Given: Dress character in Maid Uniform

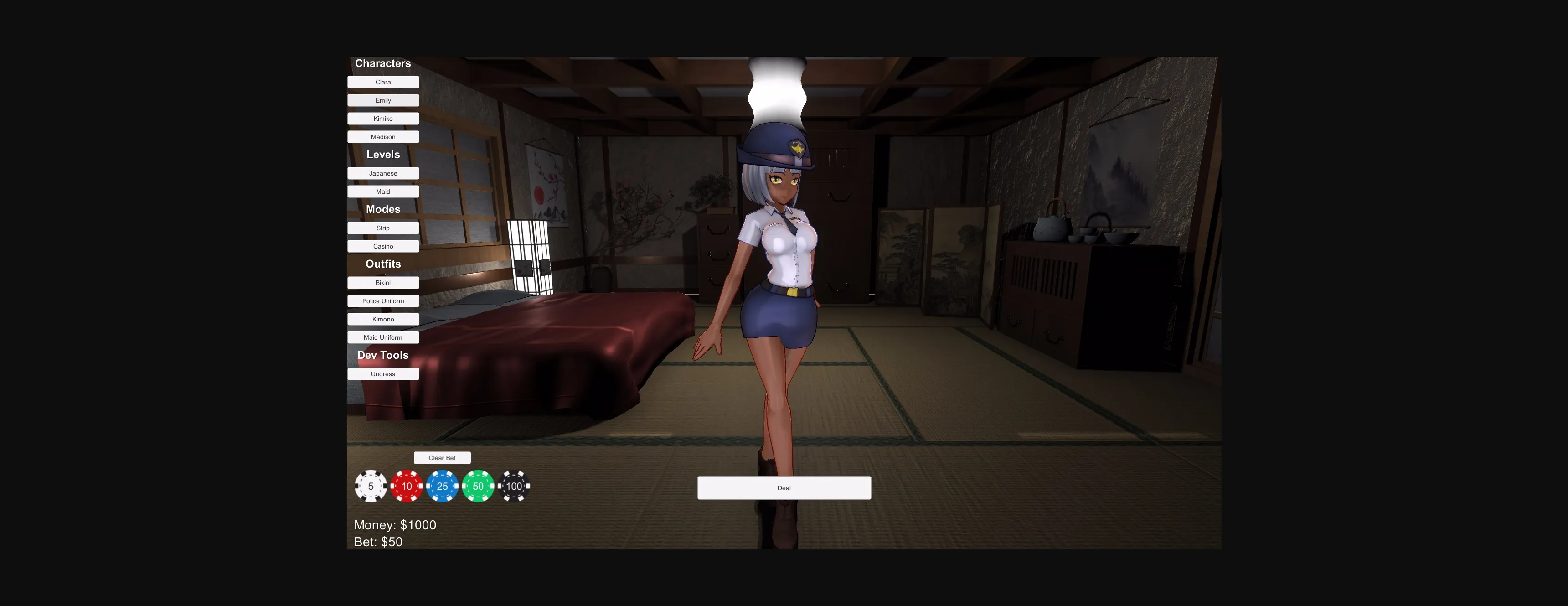Looking at the screenshot, I should pos(383,337).
